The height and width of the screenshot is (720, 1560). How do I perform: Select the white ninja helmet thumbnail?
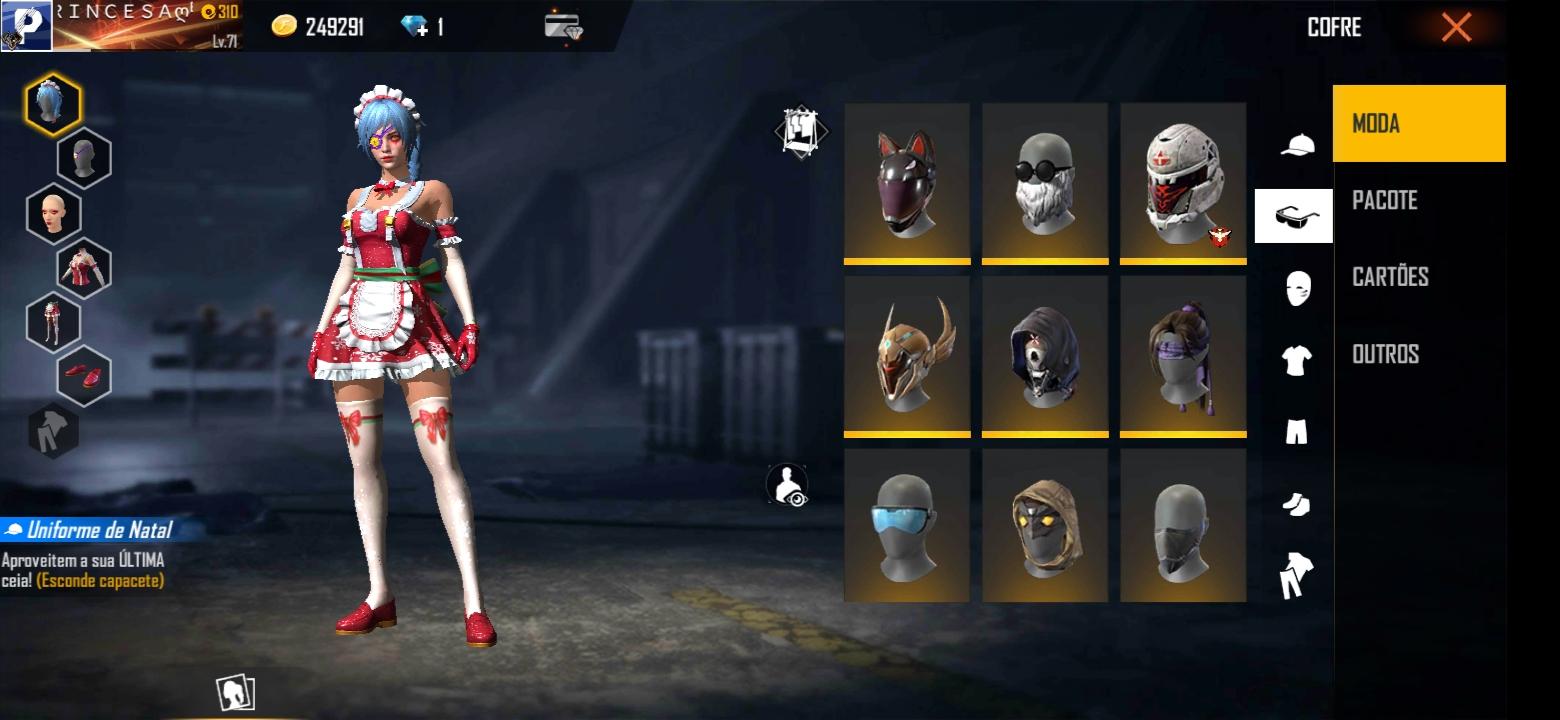[1182, 182]
